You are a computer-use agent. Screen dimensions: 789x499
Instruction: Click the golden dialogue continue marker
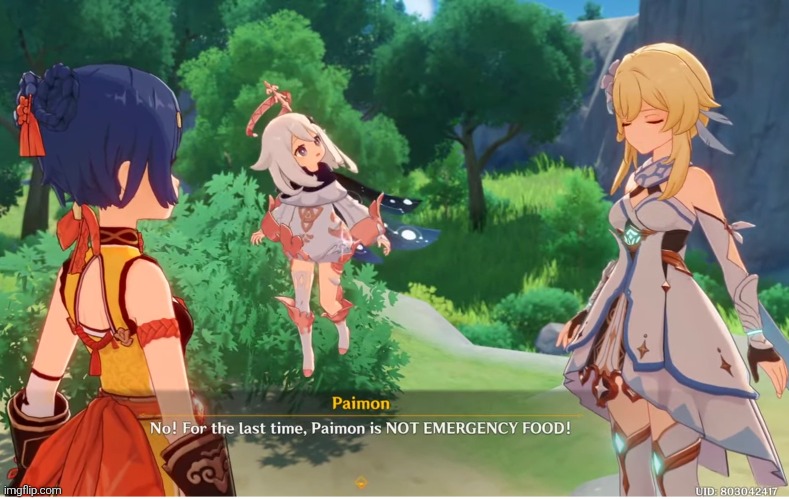click(361, 482)
